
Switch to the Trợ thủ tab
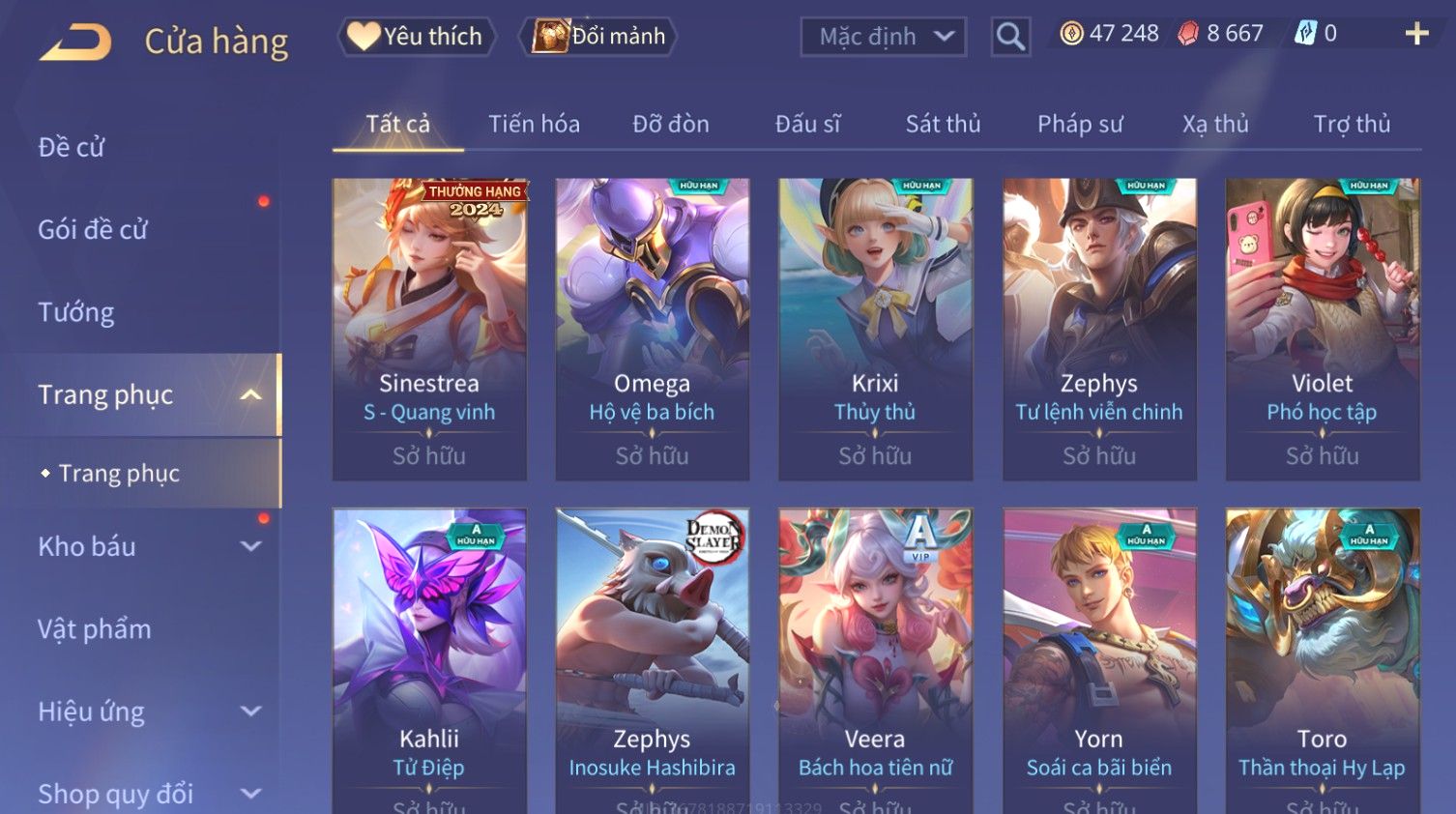(1352, 124)
